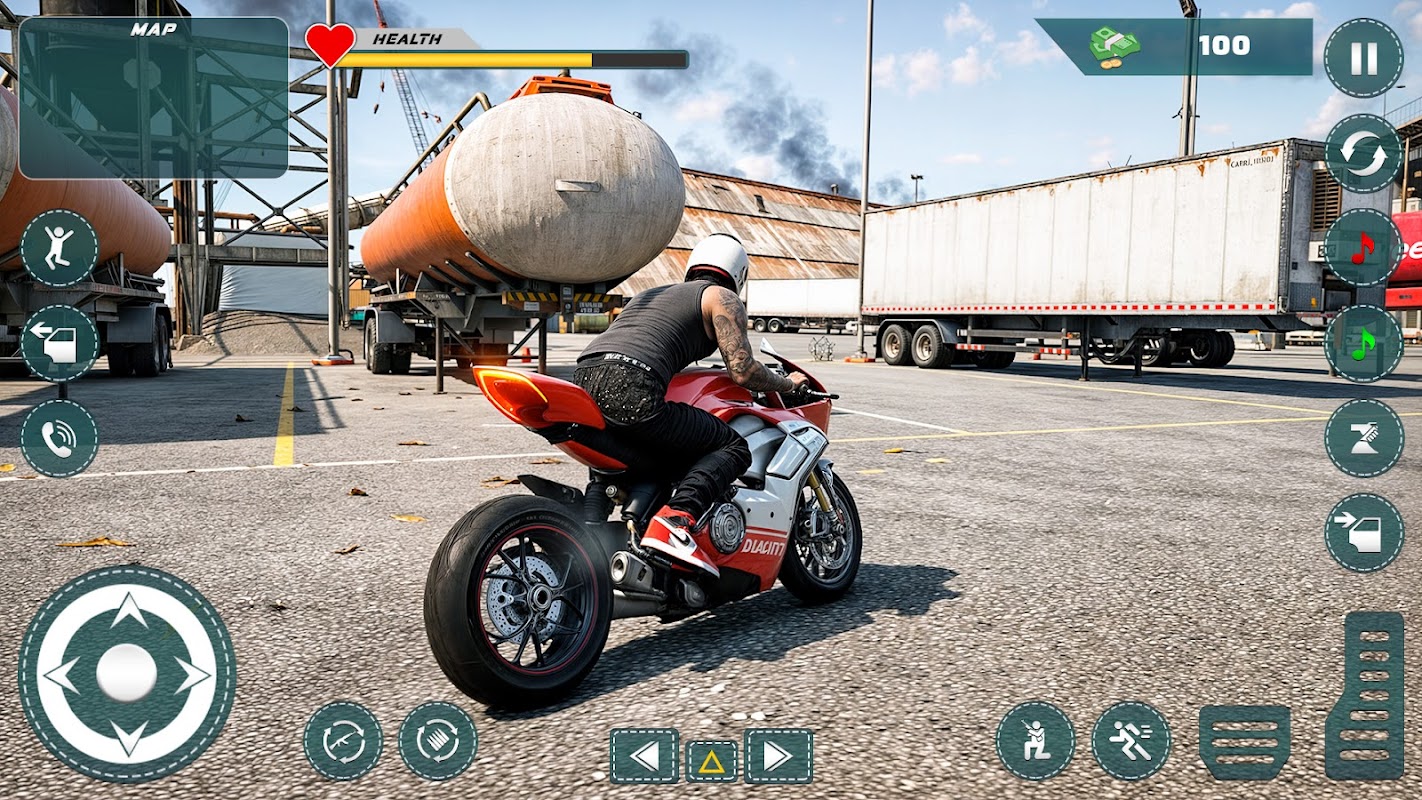This screenshot has height=800, width=1422.
Task: Reload using the ammo magazine icon
Action: pyautogui.click(x=438, y=741)
